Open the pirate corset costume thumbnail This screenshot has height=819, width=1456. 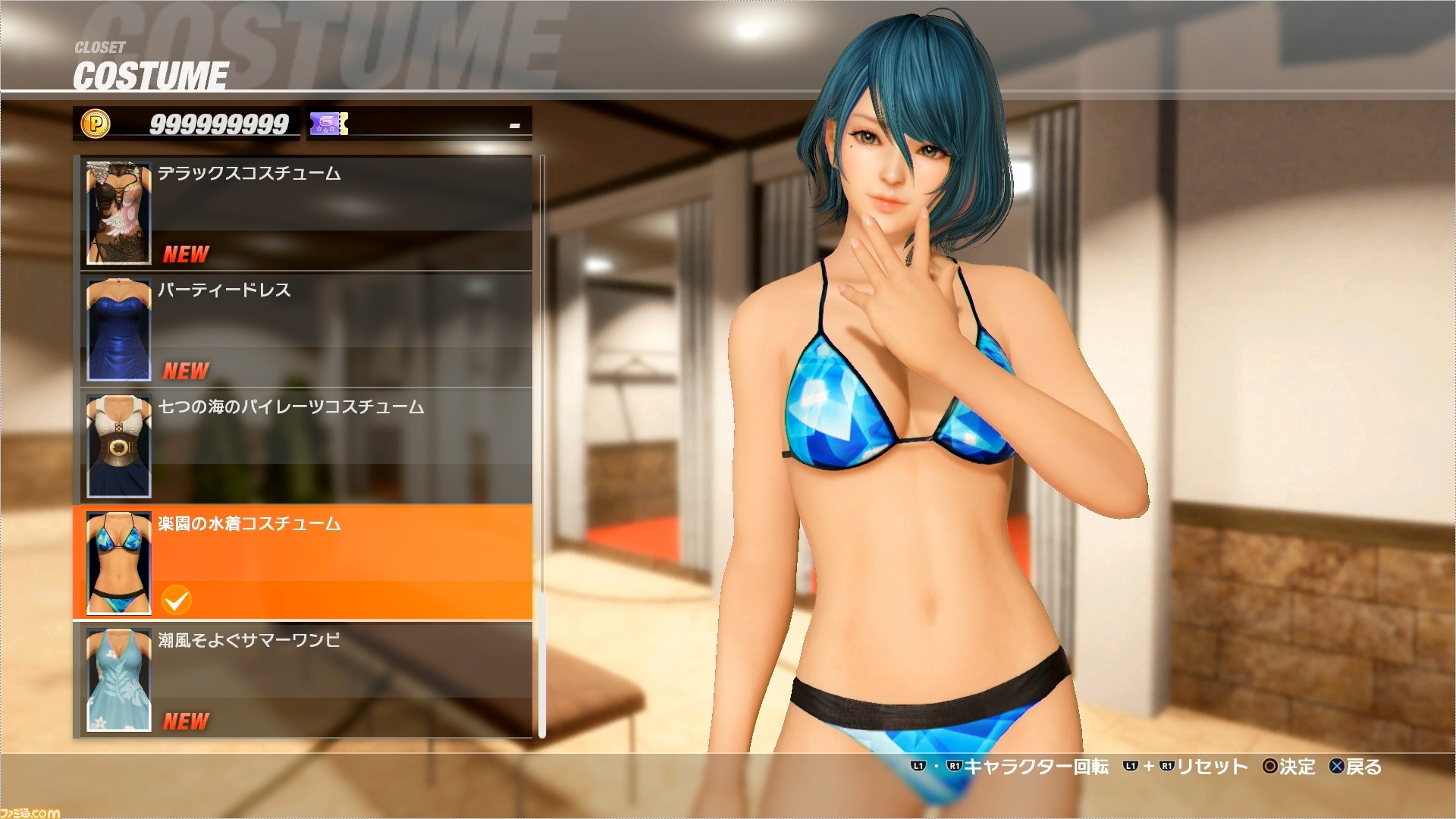pyautogui.click(x=118, y=446)
